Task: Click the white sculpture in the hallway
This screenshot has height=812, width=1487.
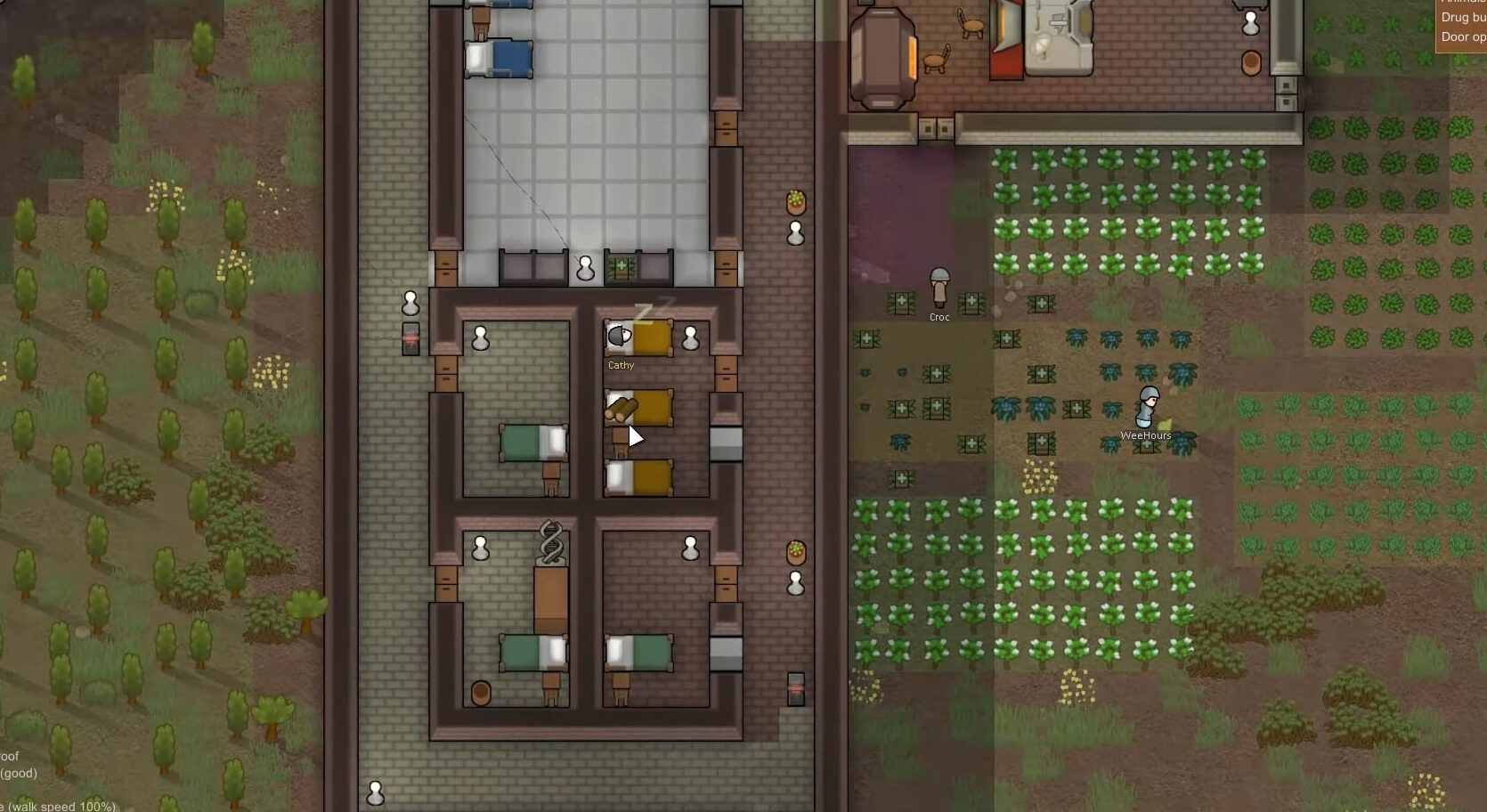Action: click(x=586, y=267)
